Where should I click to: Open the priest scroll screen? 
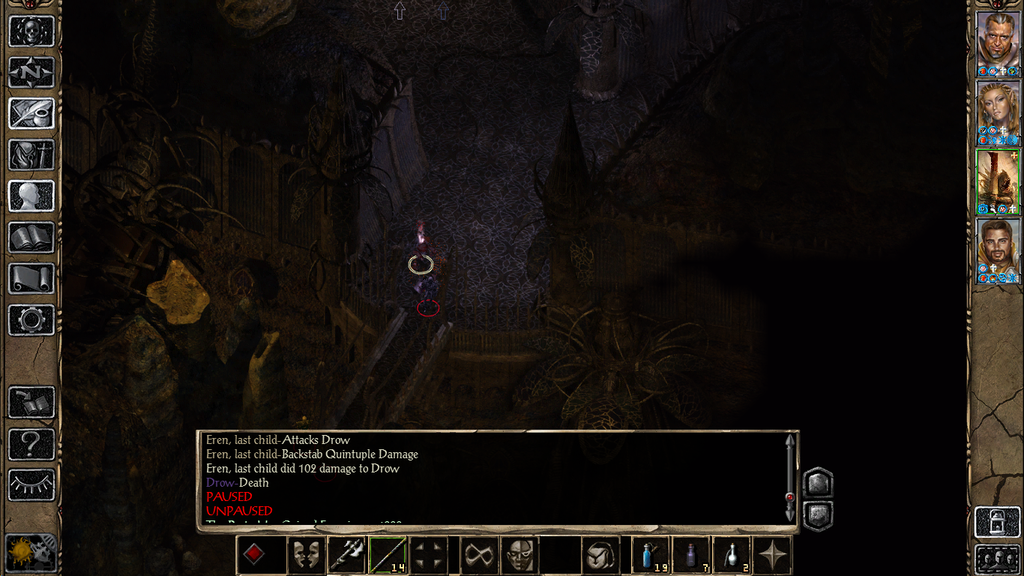pos(31,278)
